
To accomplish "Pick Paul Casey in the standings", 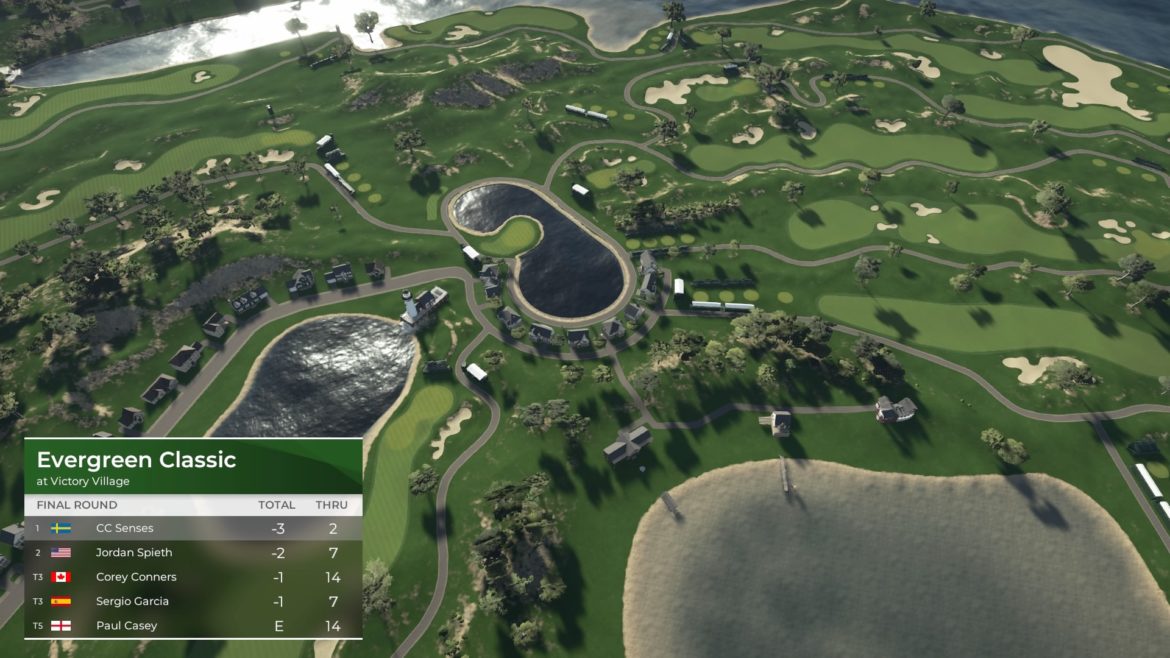I will click(x=193, y=626).
